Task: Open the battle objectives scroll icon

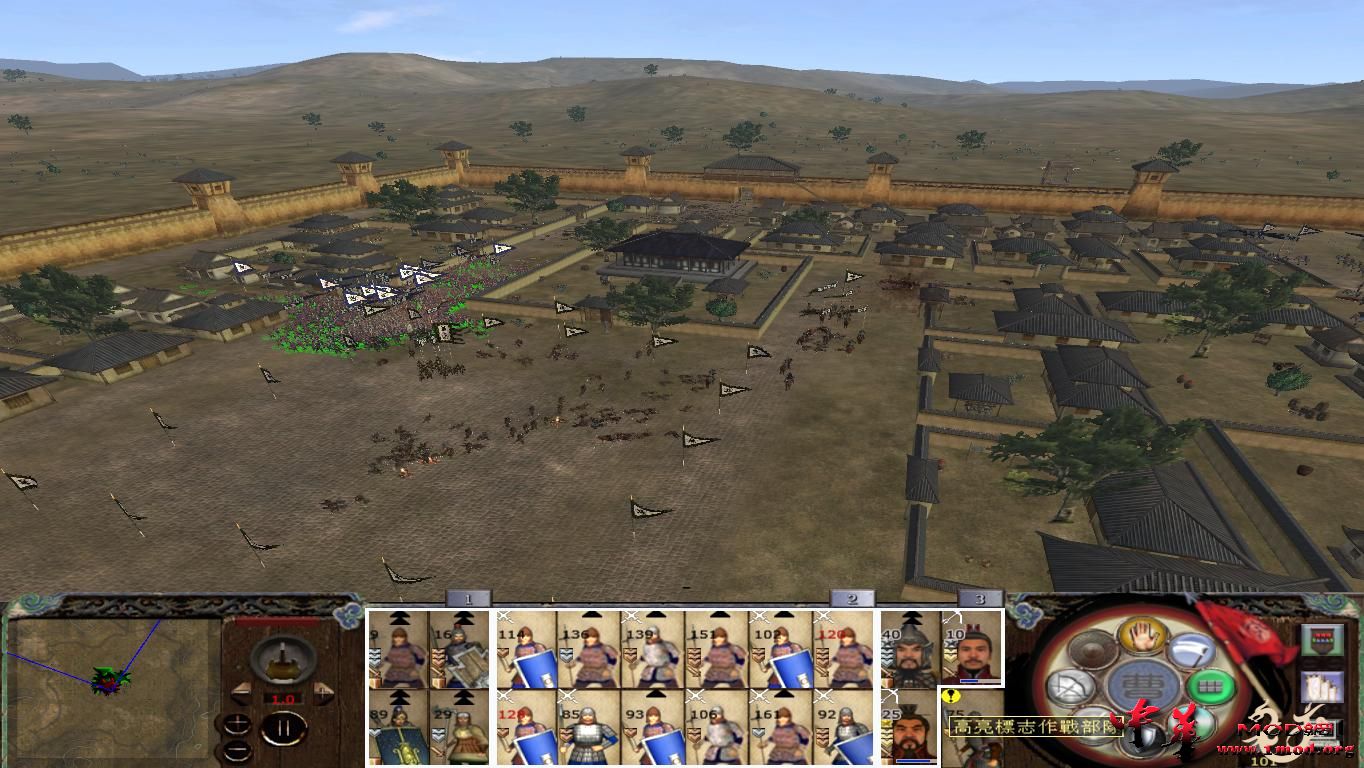Action: [1320, 686]
